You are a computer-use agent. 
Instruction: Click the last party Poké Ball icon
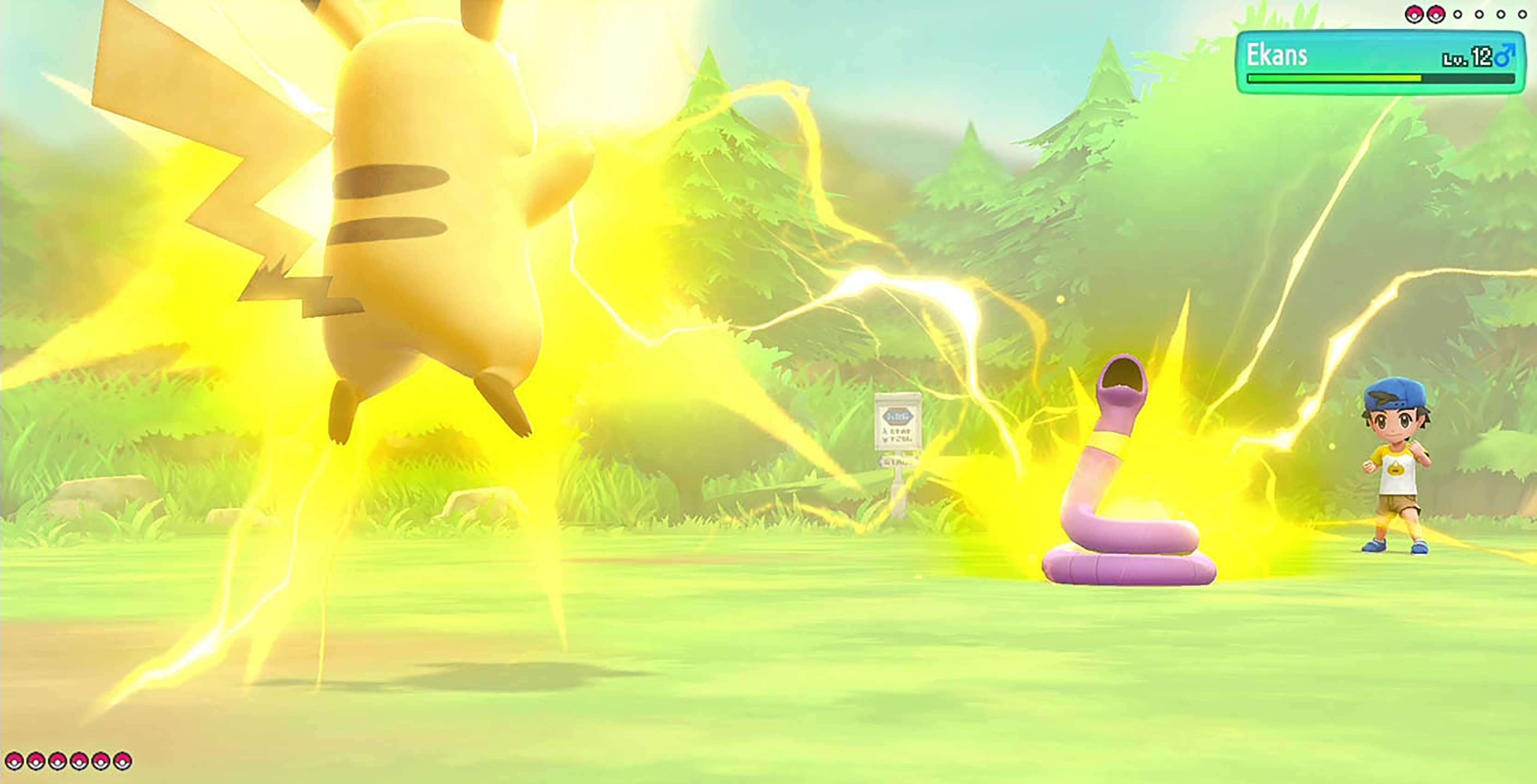tap(122, 762)
